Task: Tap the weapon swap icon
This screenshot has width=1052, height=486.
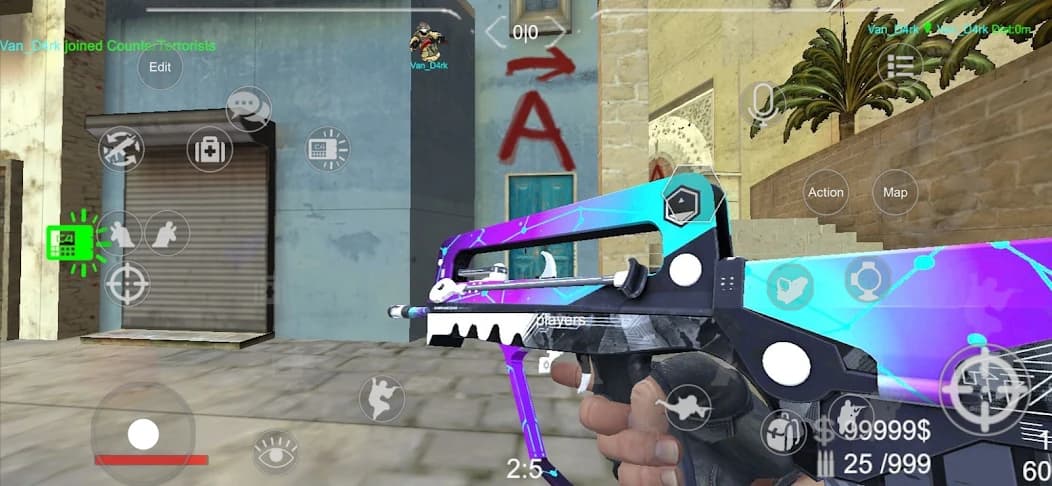Action: tap(121, 150)
